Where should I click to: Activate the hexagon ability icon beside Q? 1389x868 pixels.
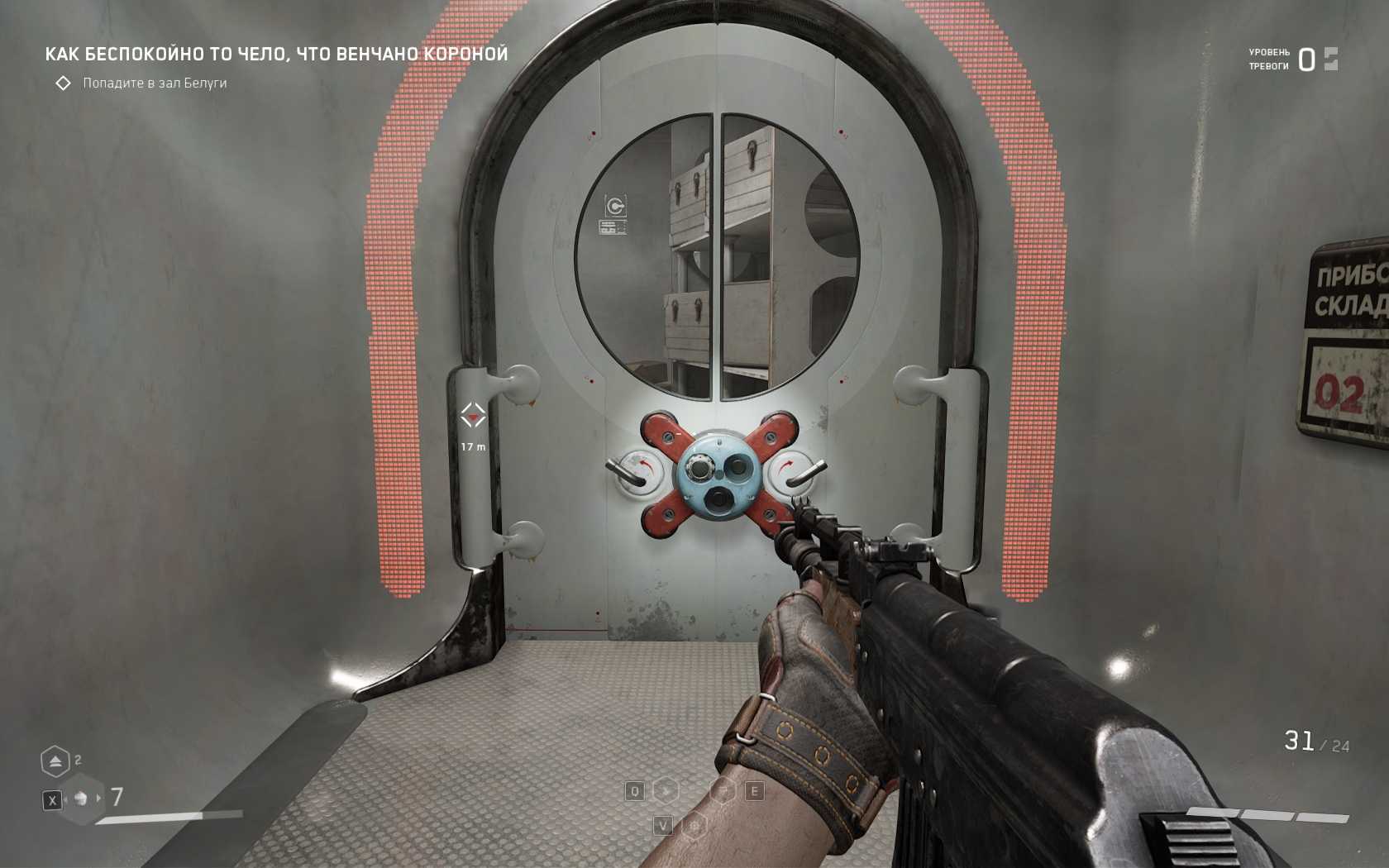point(666,791)
